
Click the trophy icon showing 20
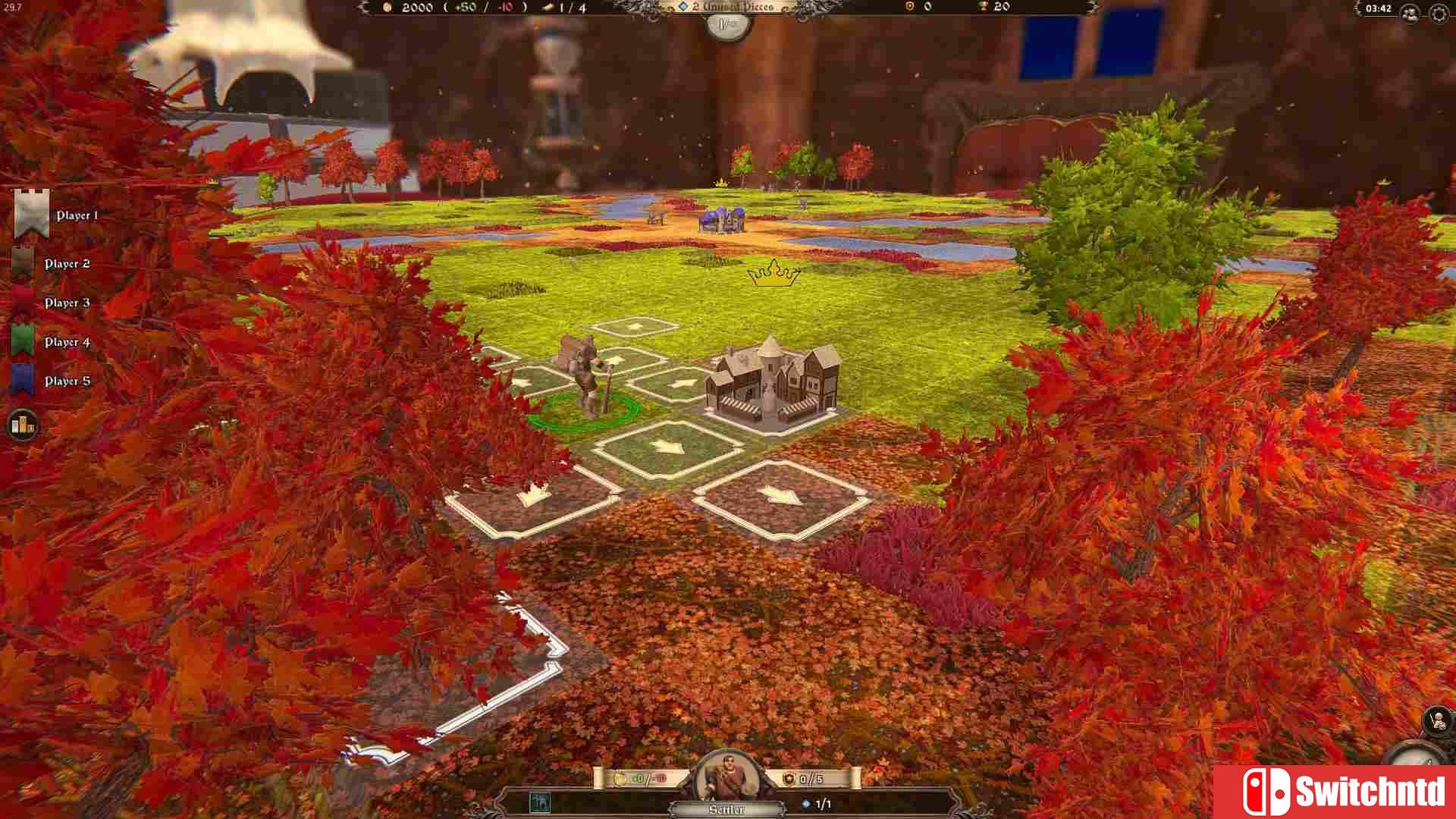(x=982, y=8)
